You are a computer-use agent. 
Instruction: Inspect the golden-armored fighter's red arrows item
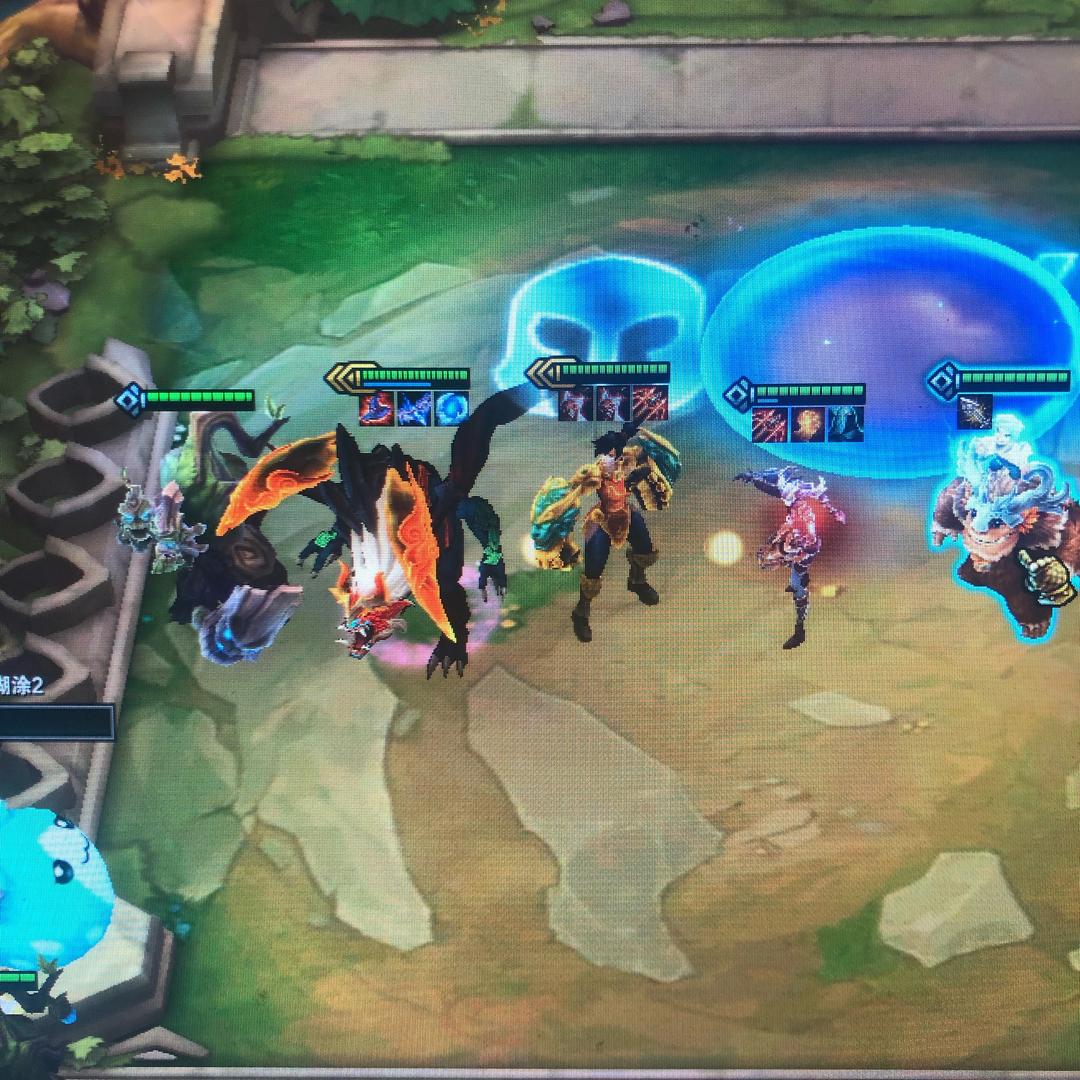(651, 404)
